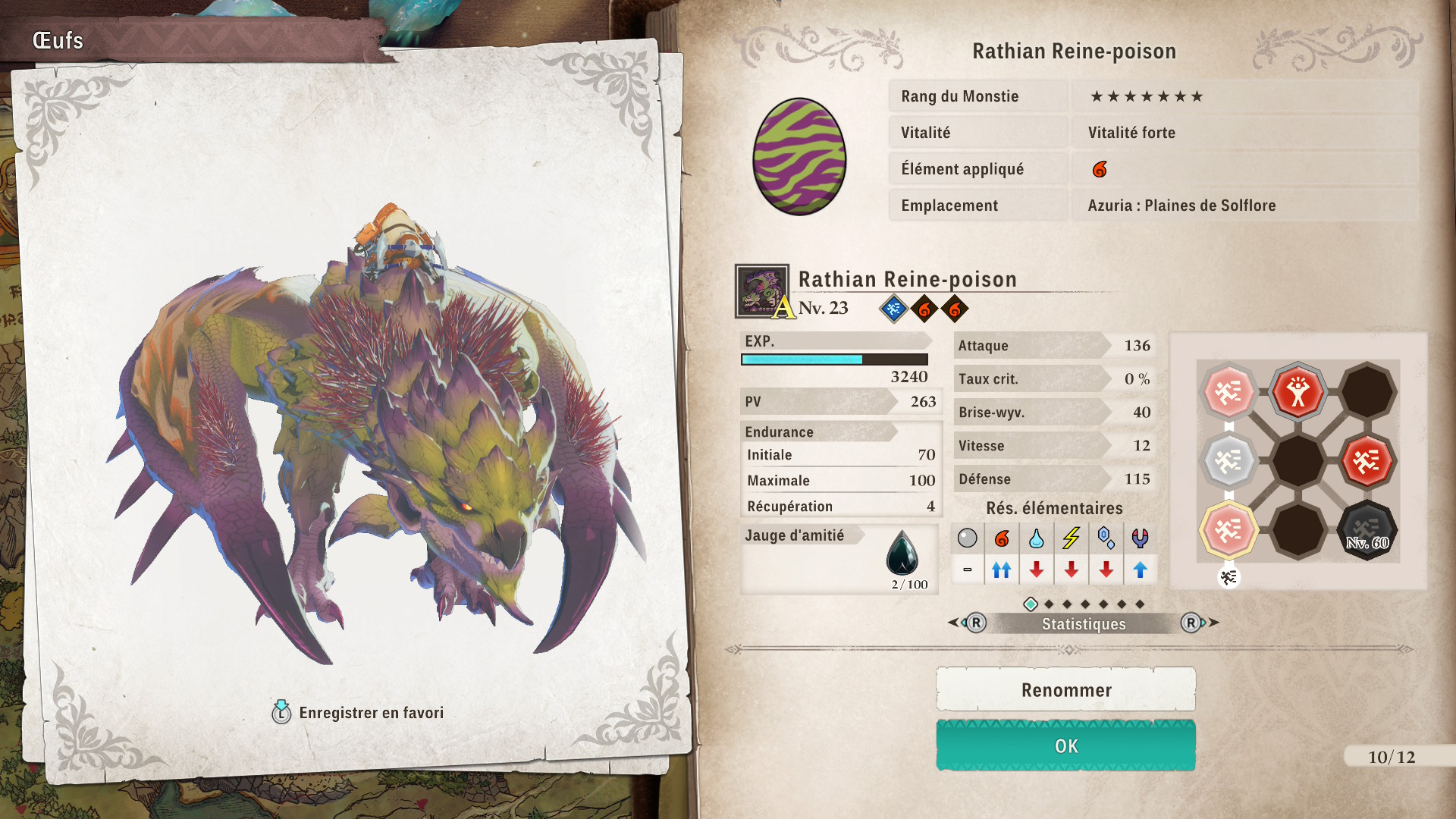Open the Statistiques page tab
The image size is (1456, 819).
[1083, 624]
